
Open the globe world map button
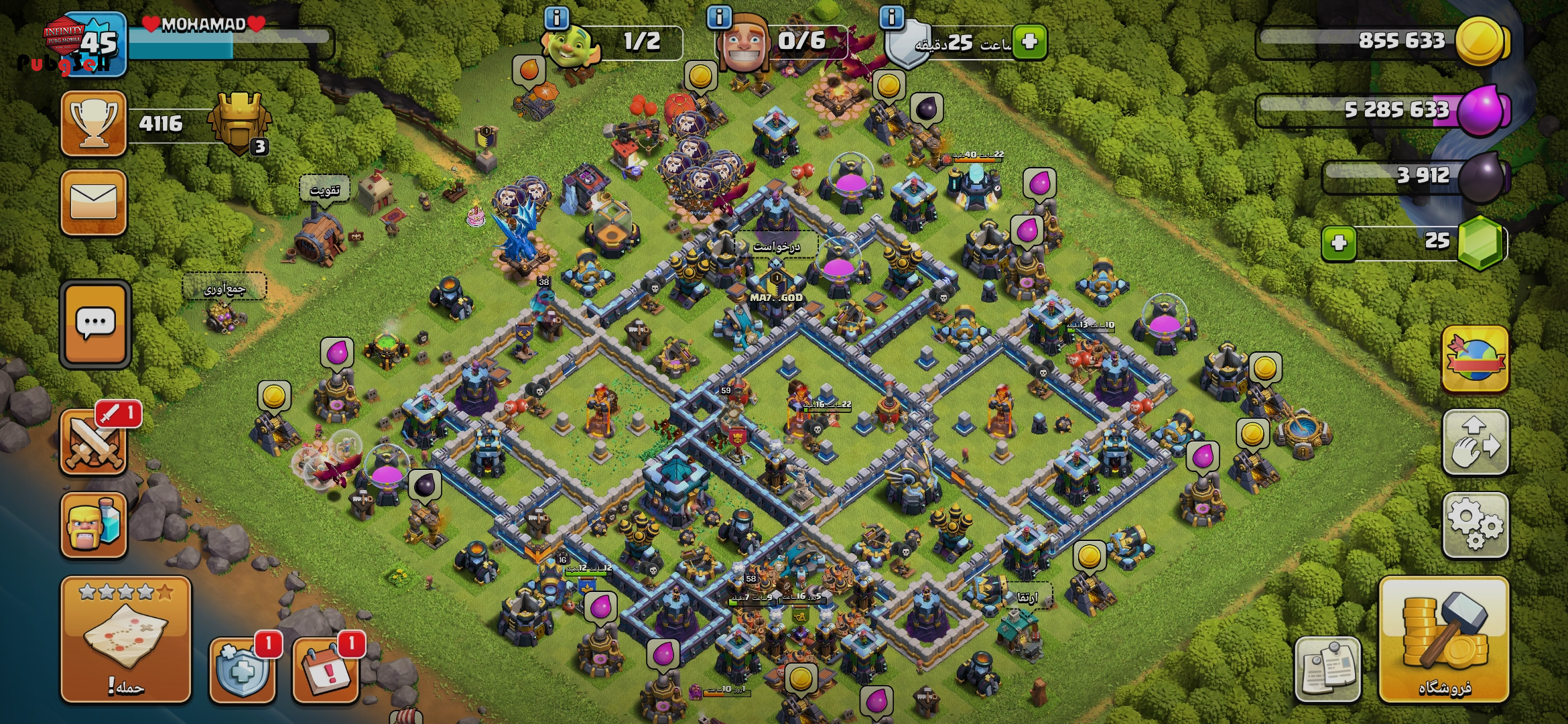[x=1475, y=359]
